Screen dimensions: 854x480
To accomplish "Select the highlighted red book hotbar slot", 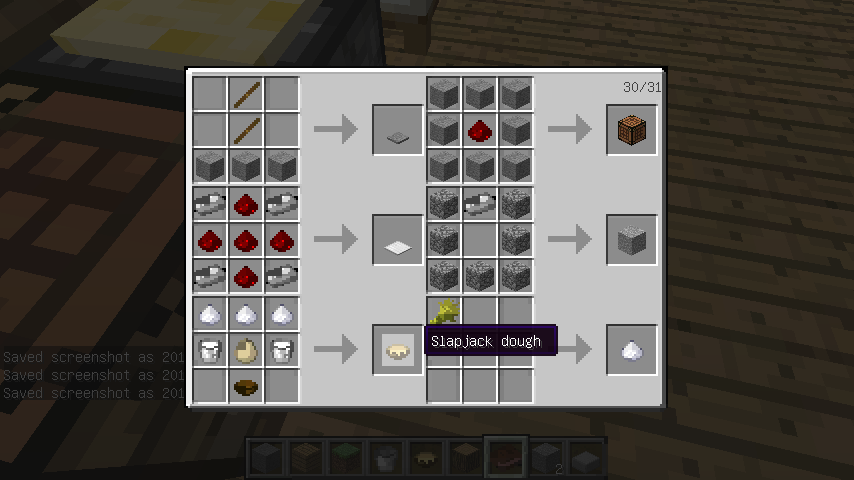I will (x=505, y=459).
